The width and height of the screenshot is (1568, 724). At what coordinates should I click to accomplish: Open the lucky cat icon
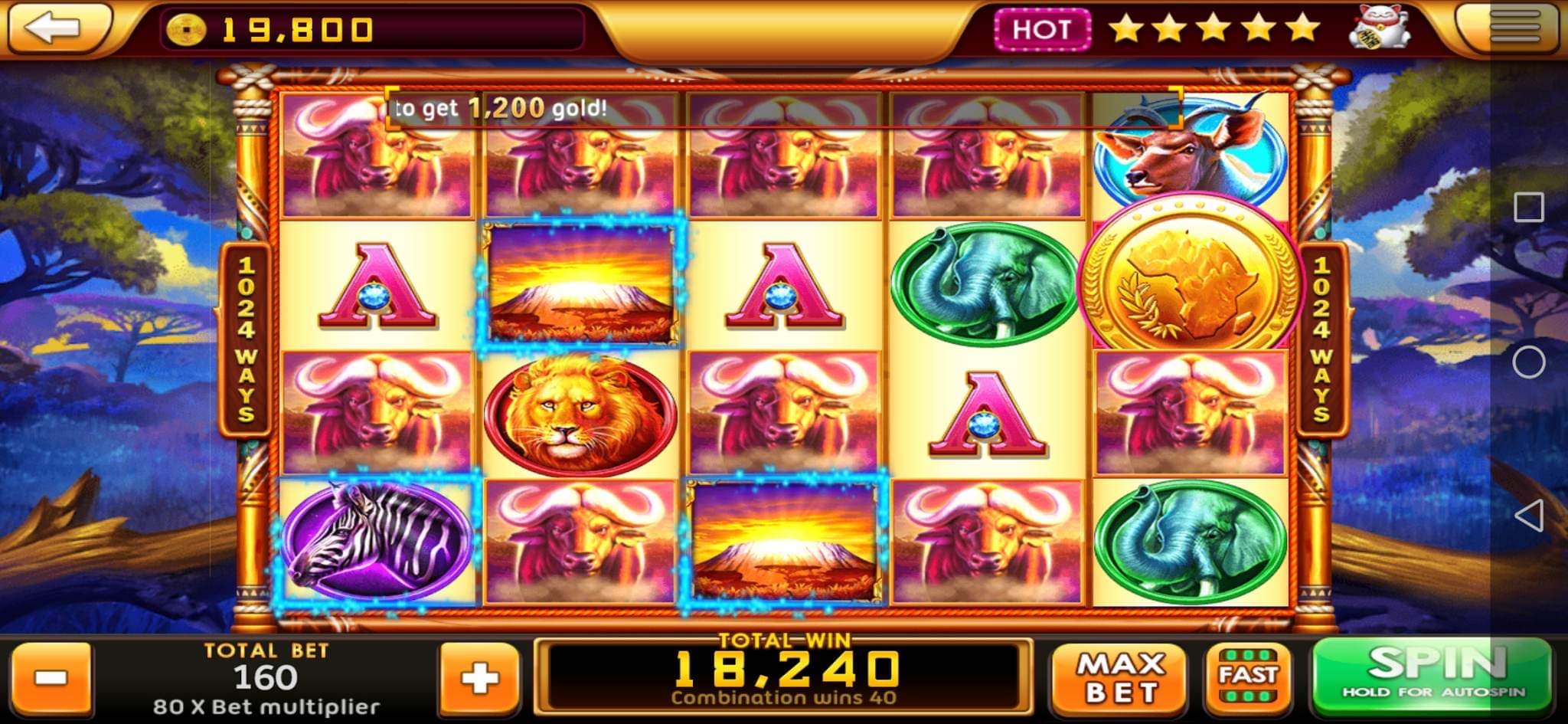tap(1380, 28)
